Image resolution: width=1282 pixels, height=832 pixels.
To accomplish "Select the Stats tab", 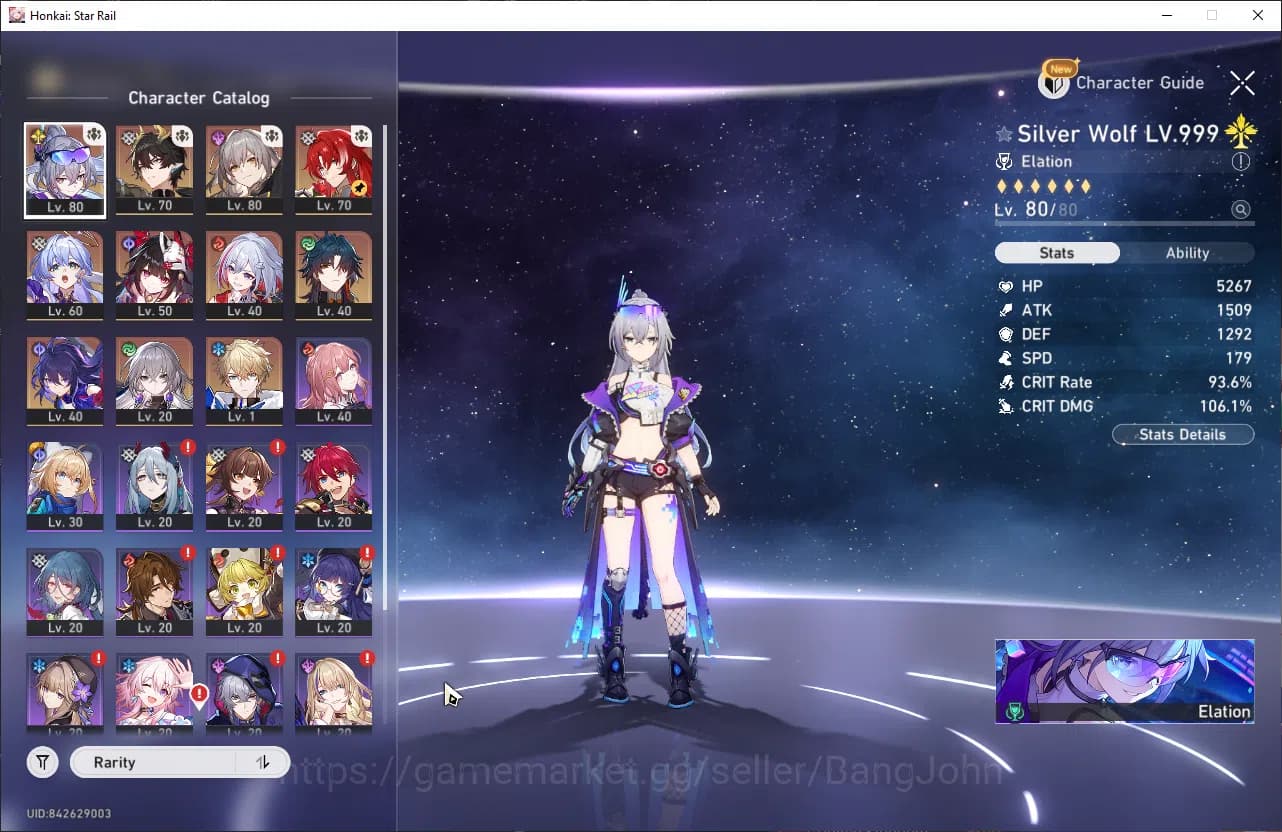I will pyautogui.click(x=1057, y=252).
